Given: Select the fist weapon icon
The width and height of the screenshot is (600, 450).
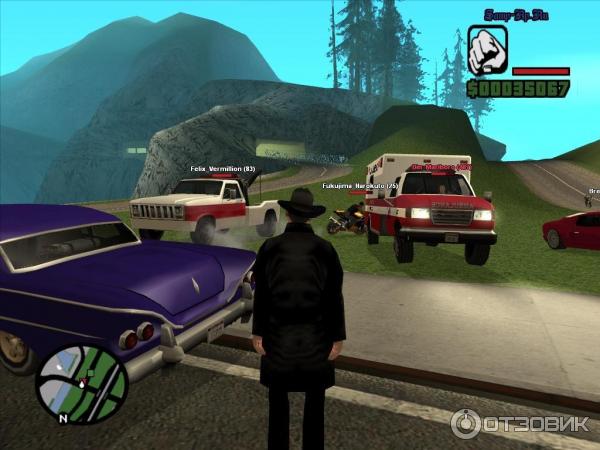Looking at the screenshot, I should tap(487, 52).
